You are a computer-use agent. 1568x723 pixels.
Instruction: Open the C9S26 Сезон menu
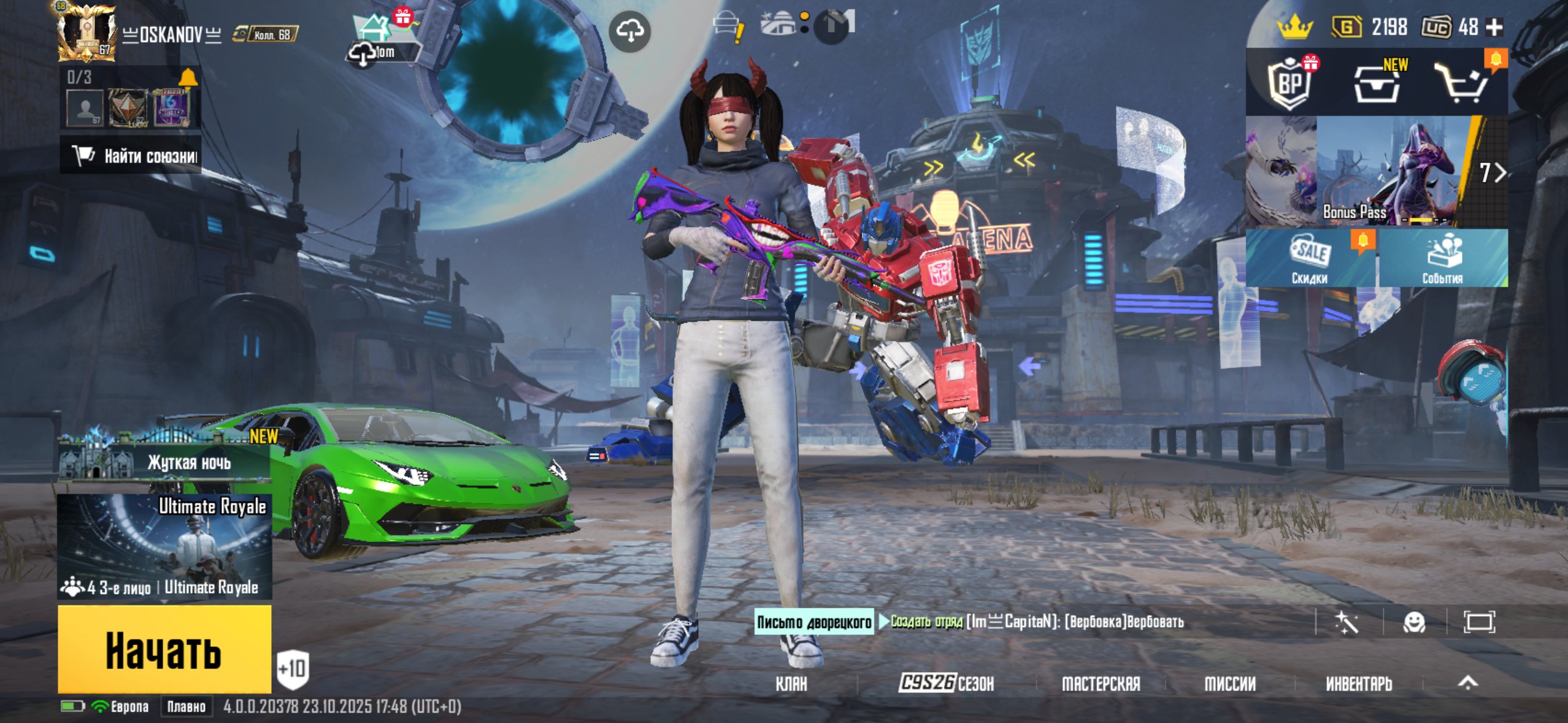pos(946,683)
